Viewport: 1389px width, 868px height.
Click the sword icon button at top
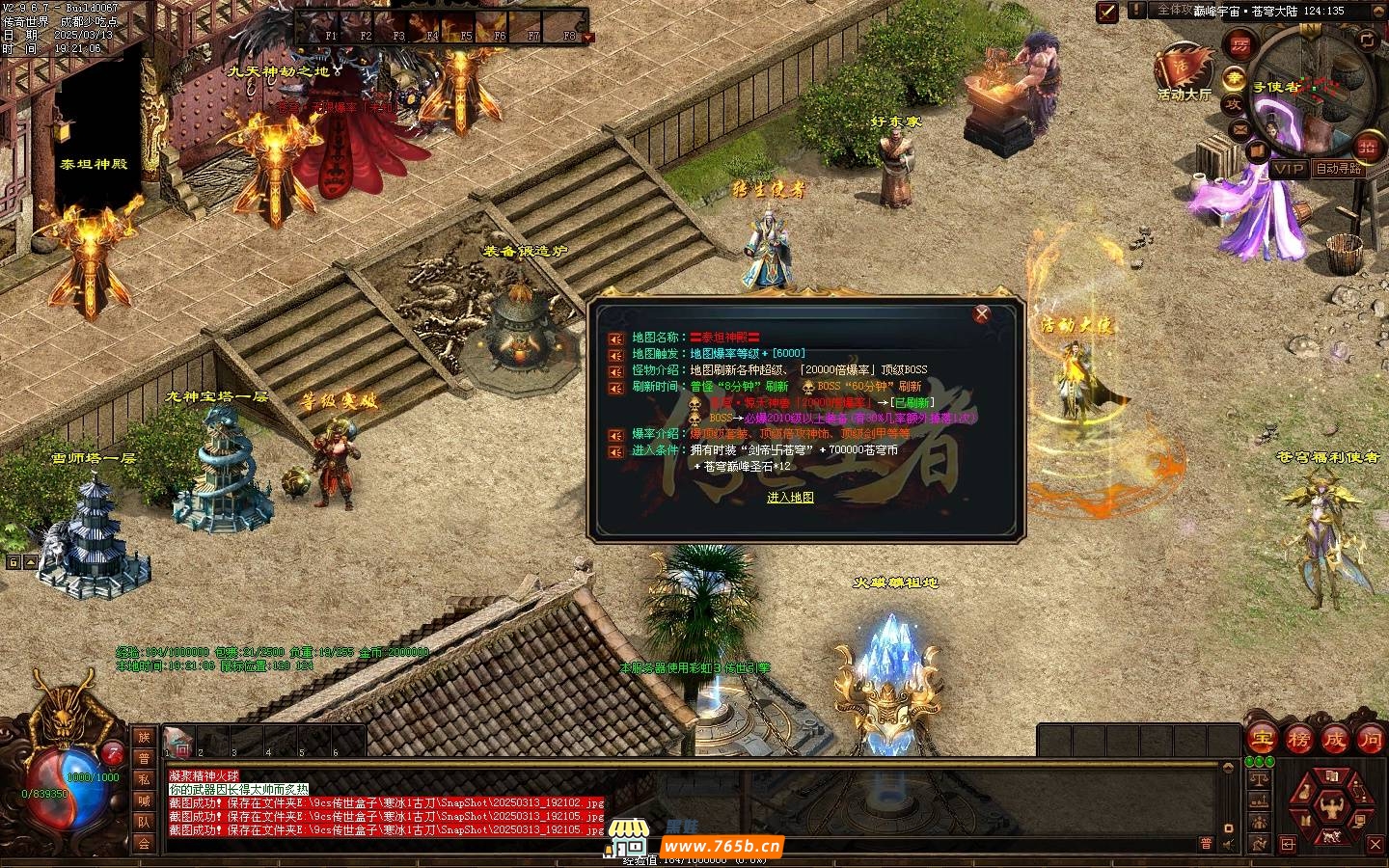coord(1107,12)
